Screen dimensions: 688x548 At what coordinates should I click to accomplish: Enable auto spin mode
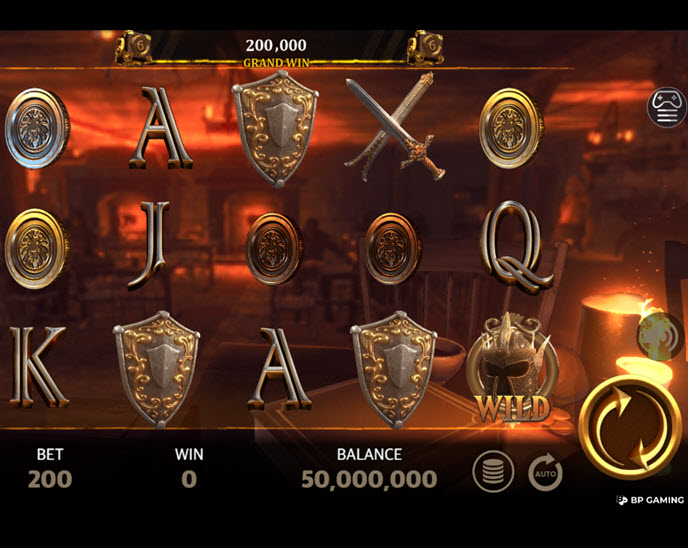coord(545,472)
